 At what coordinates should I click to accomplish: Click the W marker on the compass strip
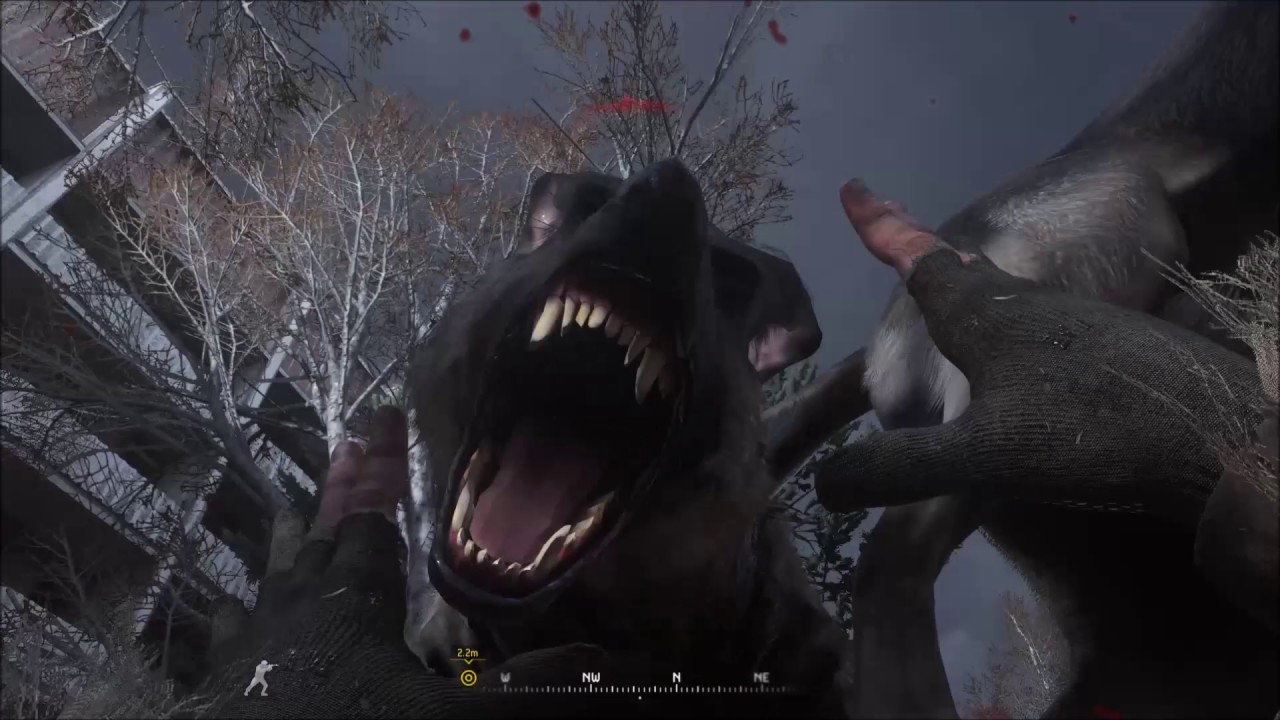(x=505, y=676)
